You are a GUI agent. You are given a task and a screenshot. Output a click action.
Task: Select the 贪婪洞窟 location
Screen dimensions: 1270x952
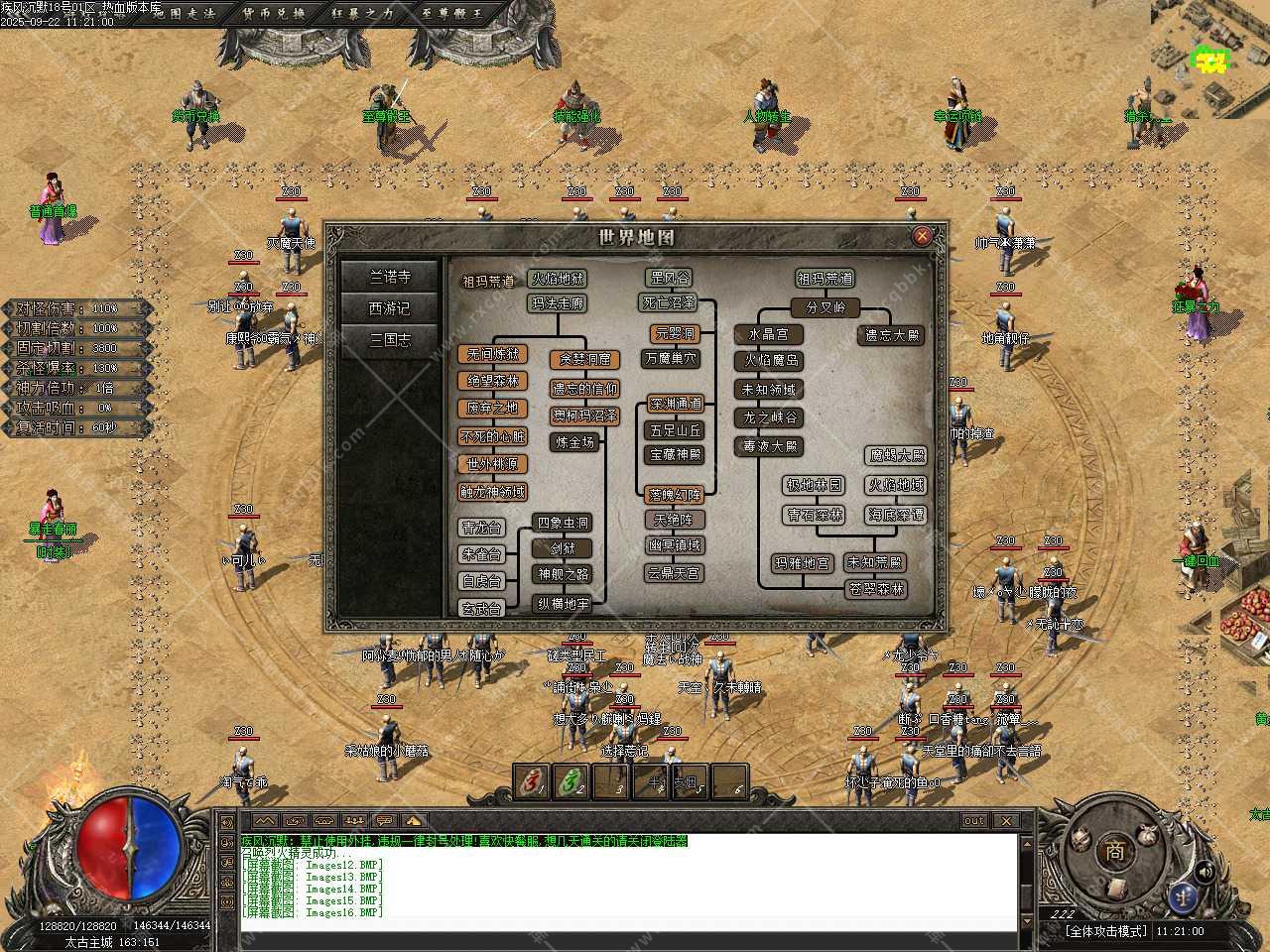[584, 359]
